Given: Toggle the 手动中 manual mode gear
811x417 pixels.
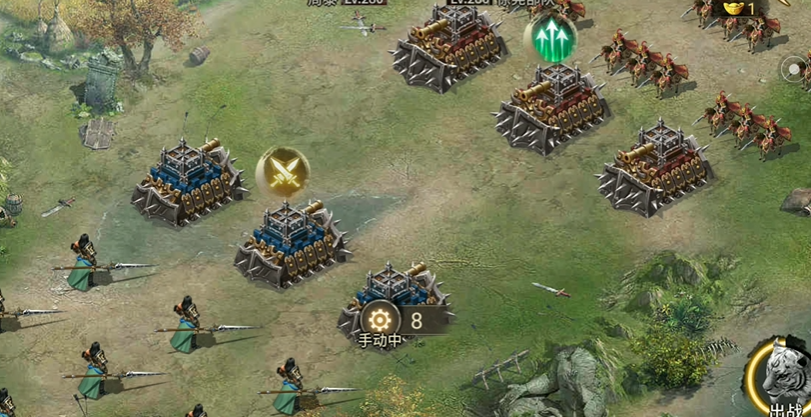Looking at the screenshot, I should (380, 320).
